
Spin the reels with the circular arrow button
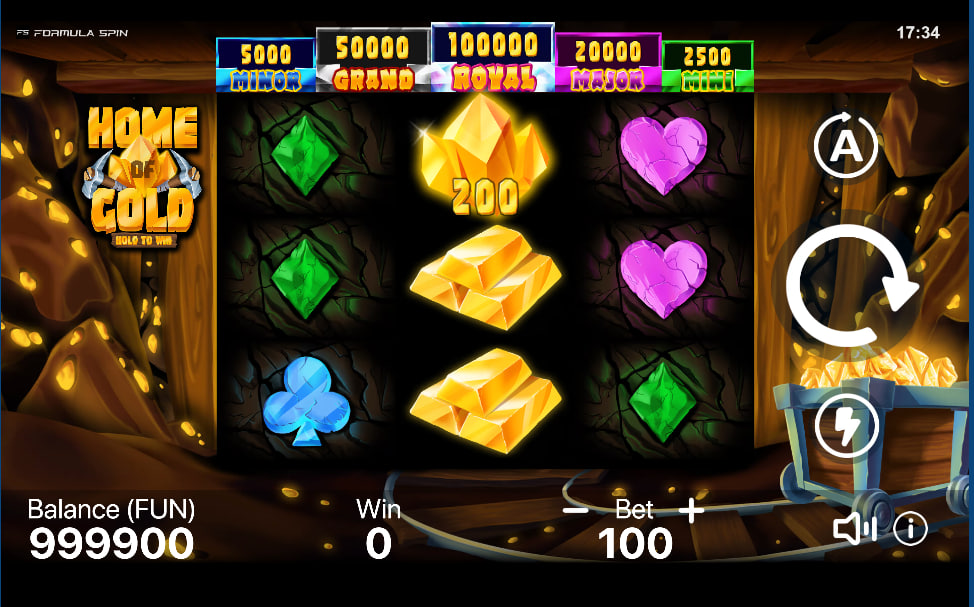point(851,287)
